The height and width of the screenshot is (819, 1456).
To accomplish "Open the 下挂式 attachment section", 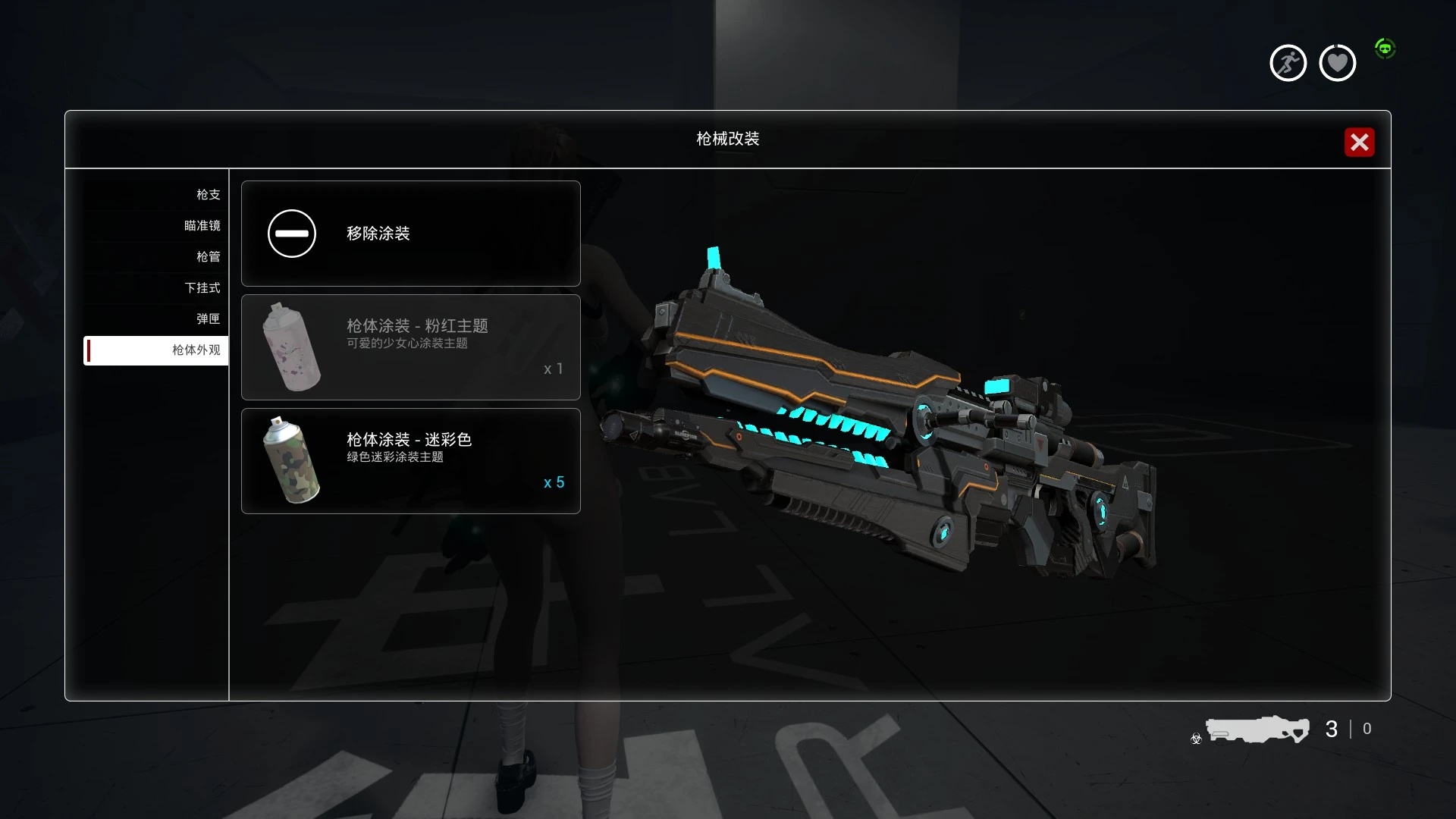I will pos(201,287).
